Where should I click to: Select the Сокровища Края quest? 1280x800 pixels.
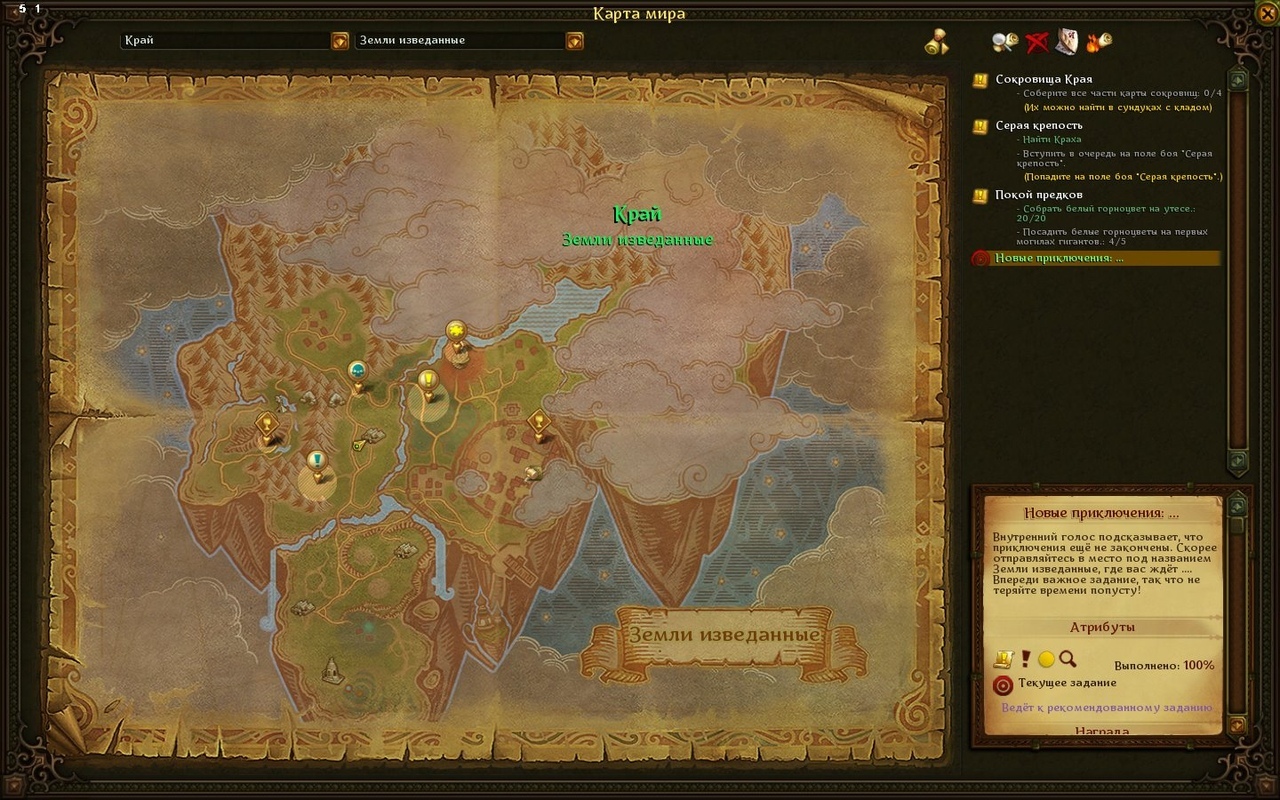pos(1043,79)
